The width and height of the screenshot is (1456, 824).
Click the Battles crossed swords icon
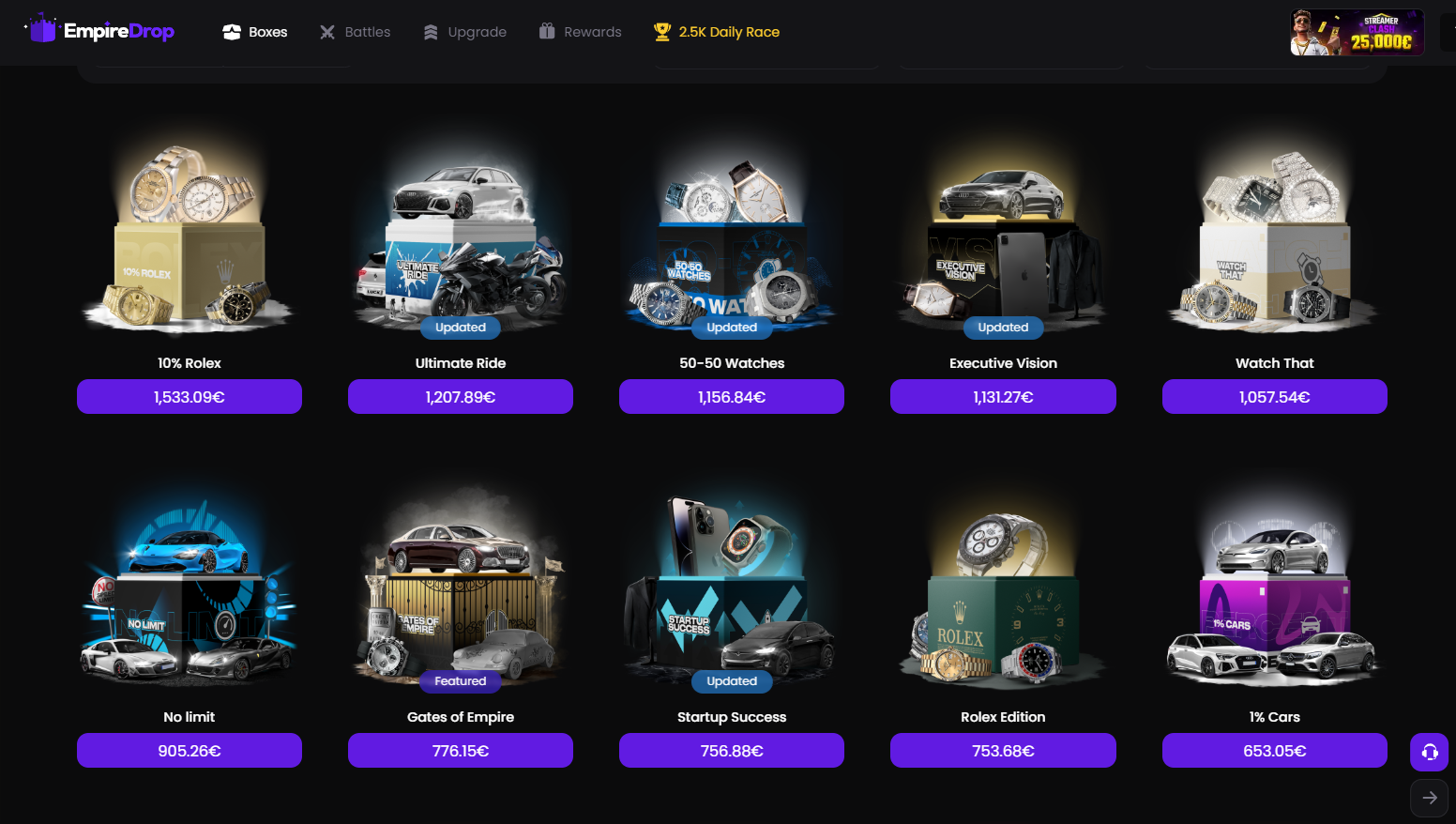pos(327,31)
